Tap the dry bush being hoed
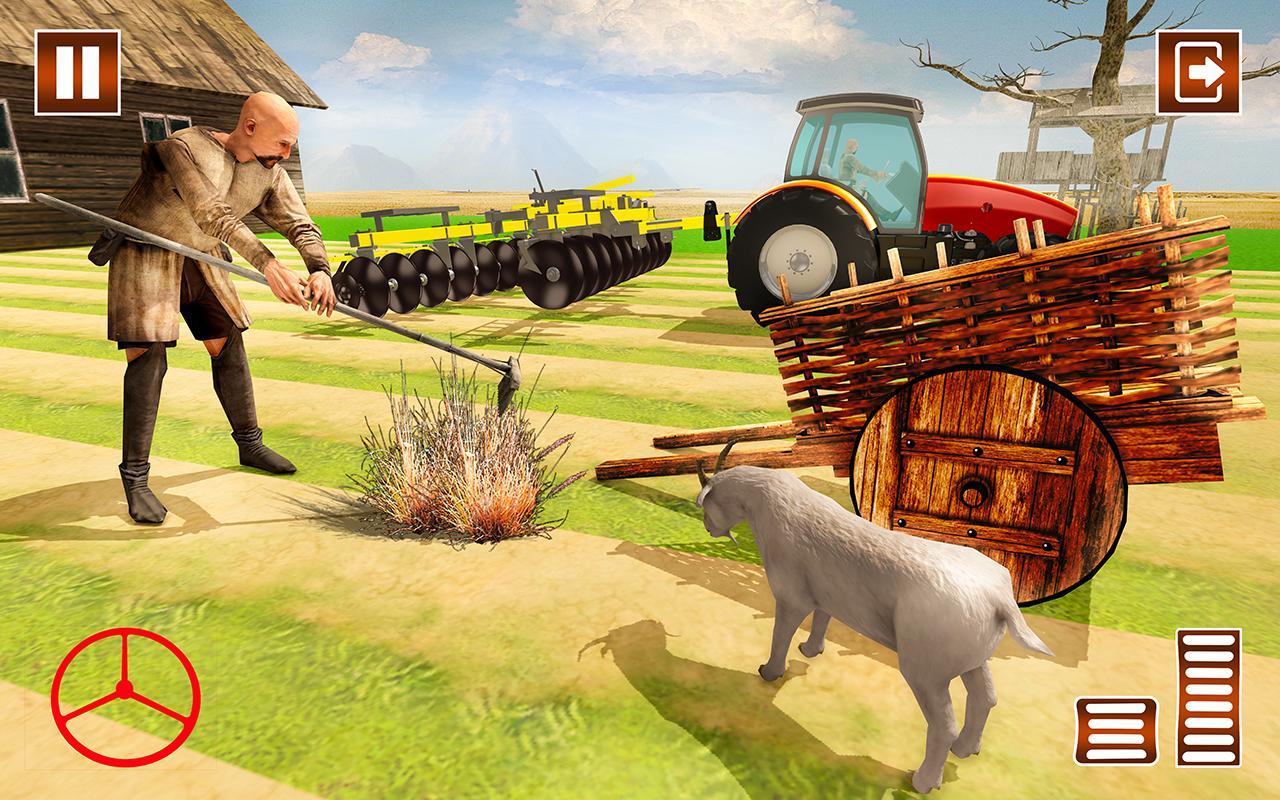 tap(460, 460)
